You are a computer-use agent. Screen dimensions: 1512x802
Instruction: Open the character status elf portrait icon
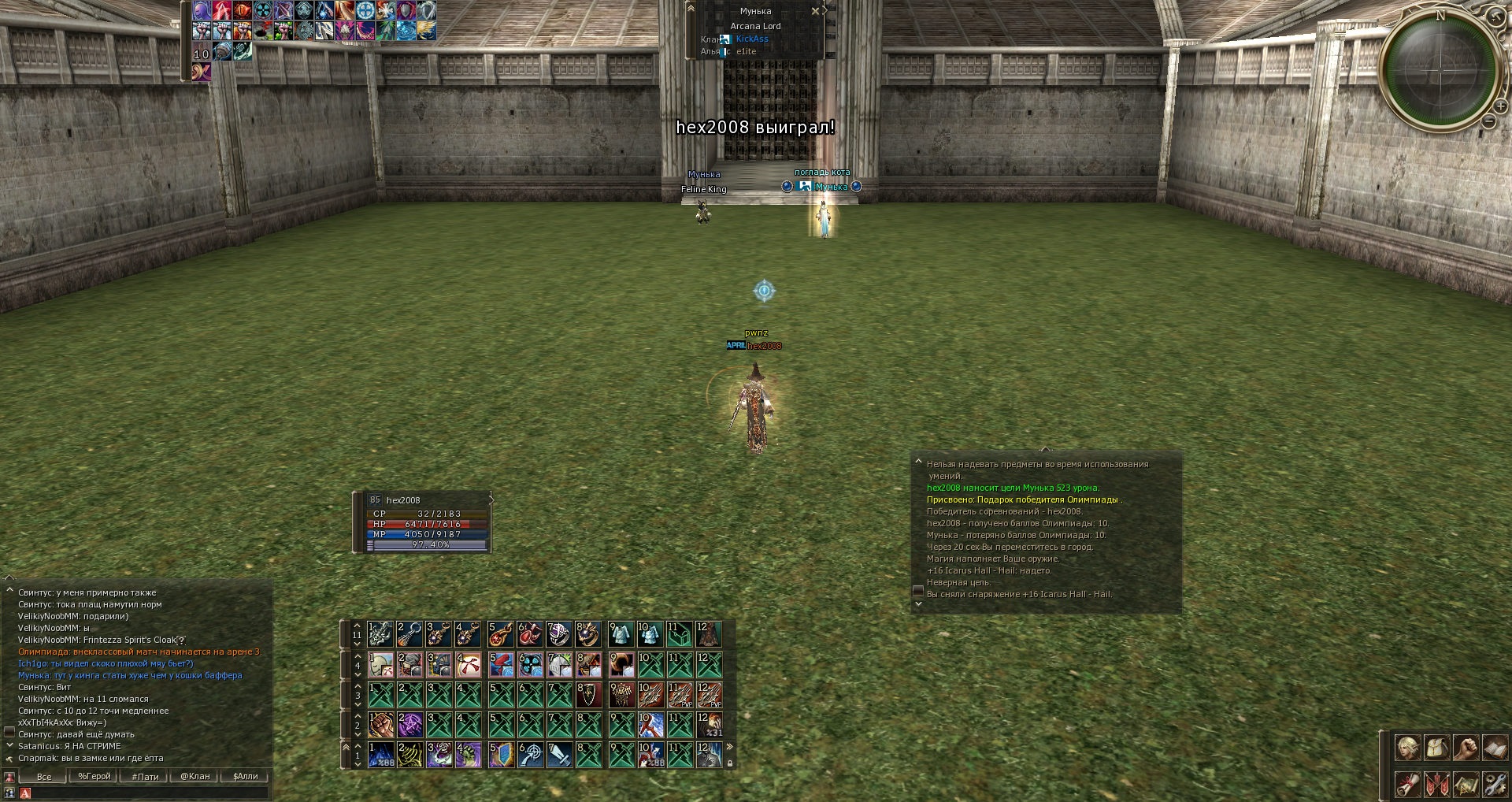1407,747
